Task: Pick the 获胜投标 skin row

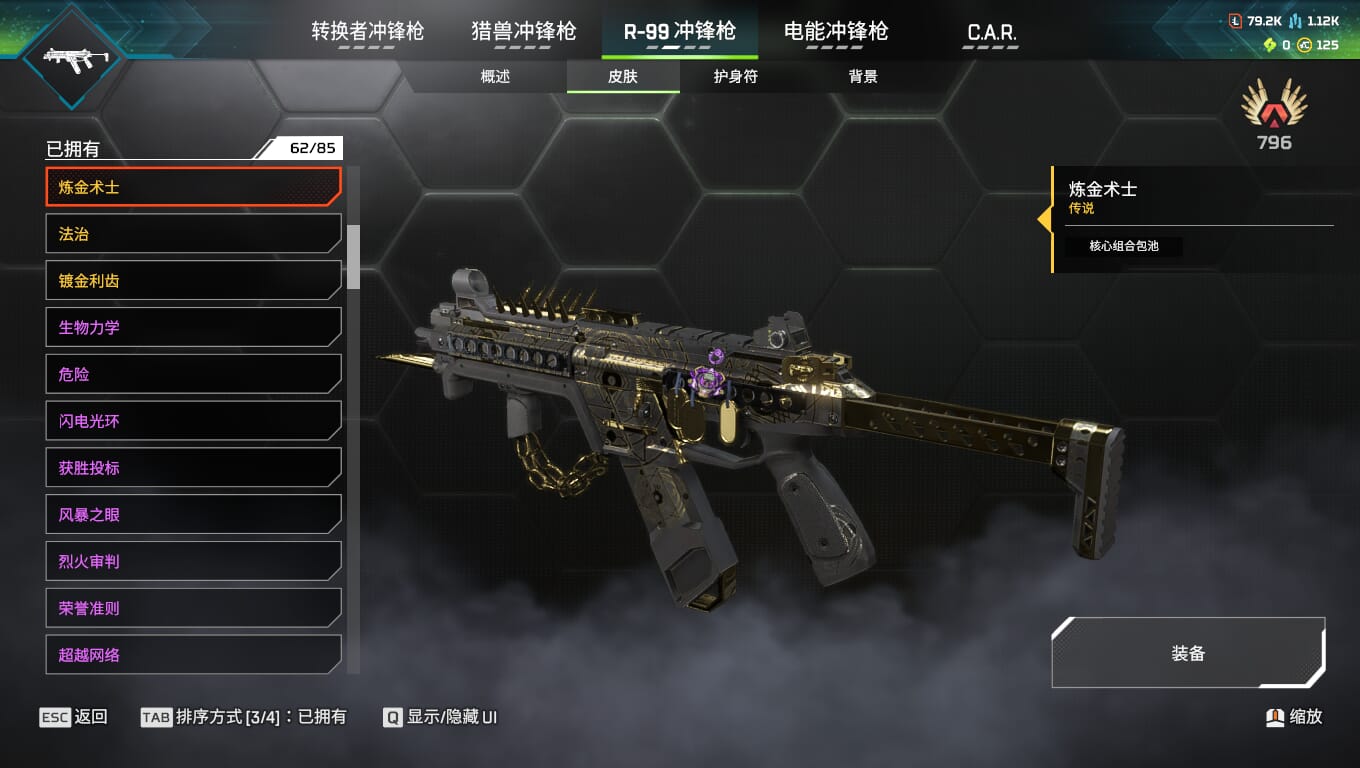Action: pyautogui.click(x=193, y=467)
